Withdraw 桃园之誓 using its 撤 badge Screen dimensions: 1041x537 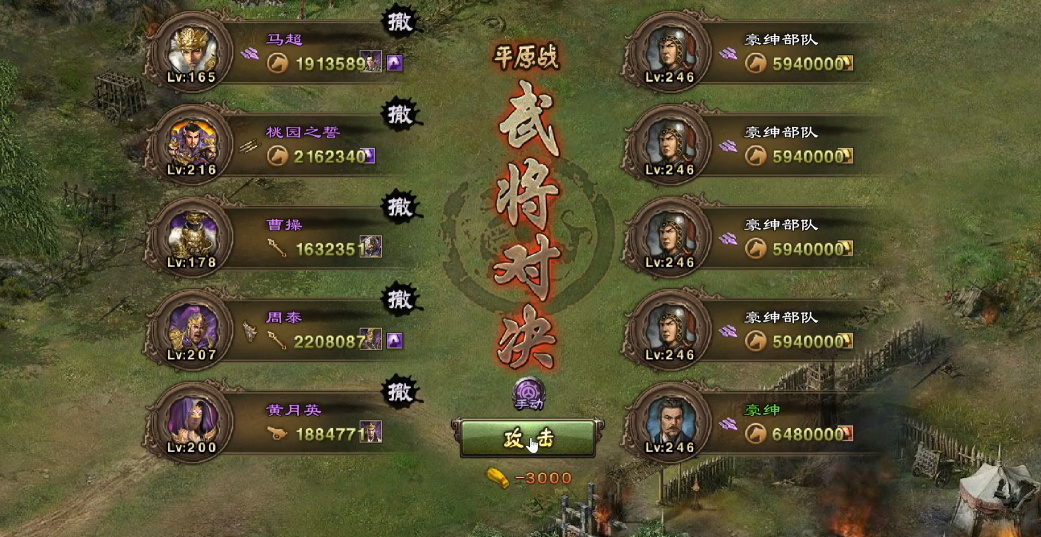tap(400, 114)
